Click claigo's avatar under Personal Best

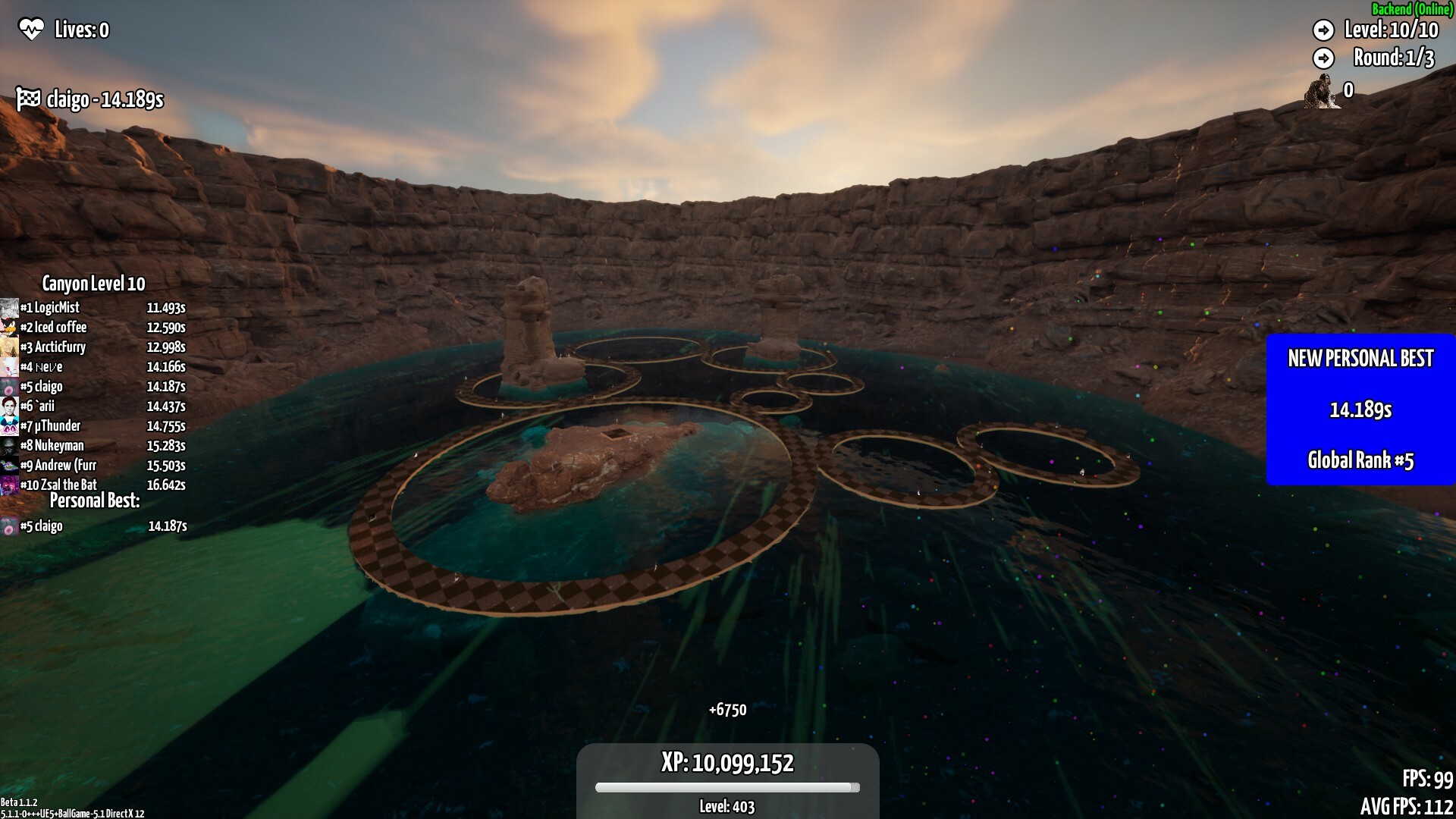pos(9,526)
